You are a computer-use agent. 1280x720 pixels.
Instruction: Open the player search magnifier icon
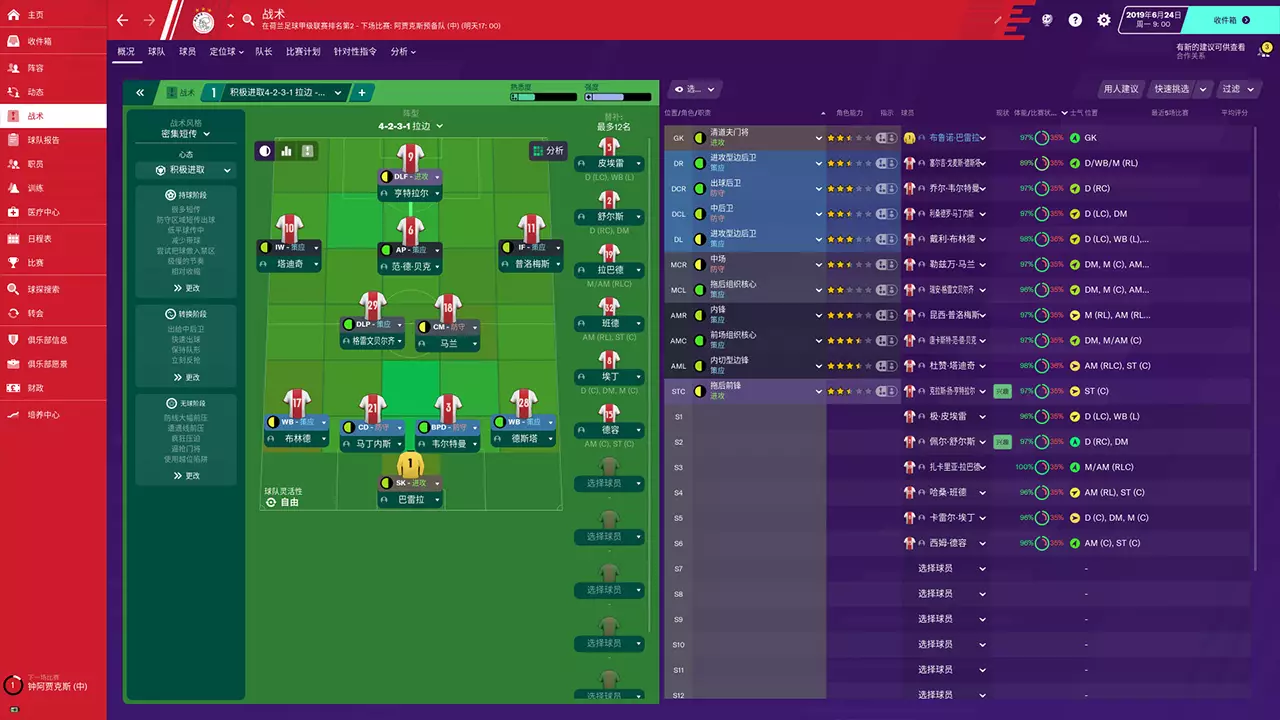point(247,18)
